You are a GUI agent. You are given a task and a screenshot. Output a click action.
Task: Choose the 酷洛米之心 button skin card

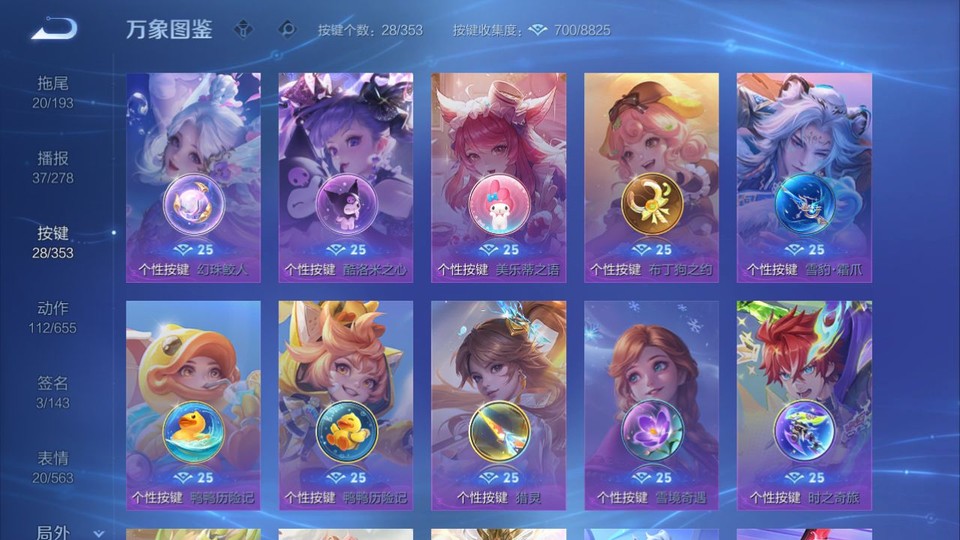click(346, 177)
